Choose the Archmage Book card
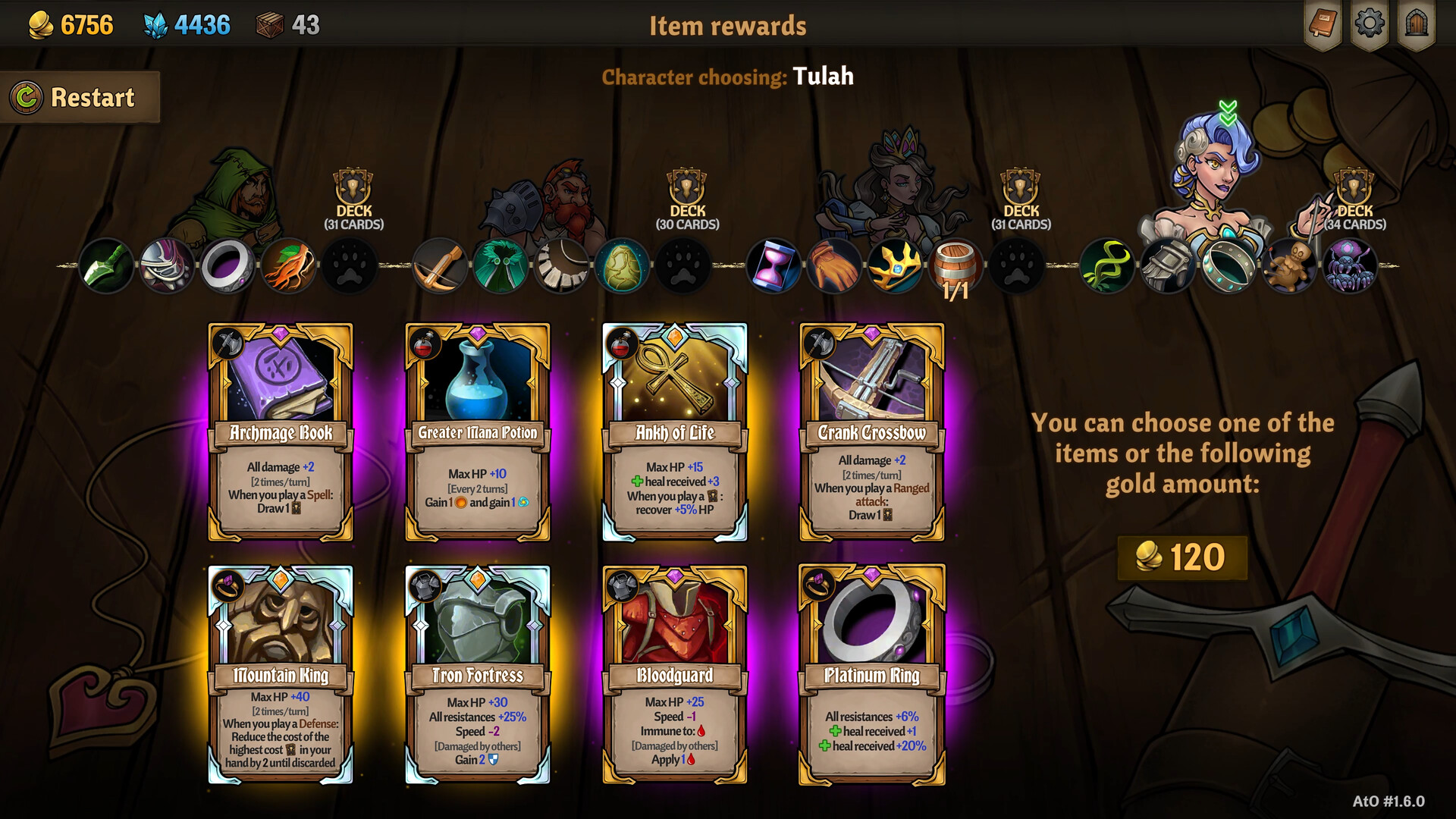The height and width of the screenshot is (819, 1456). pos(281,431)
